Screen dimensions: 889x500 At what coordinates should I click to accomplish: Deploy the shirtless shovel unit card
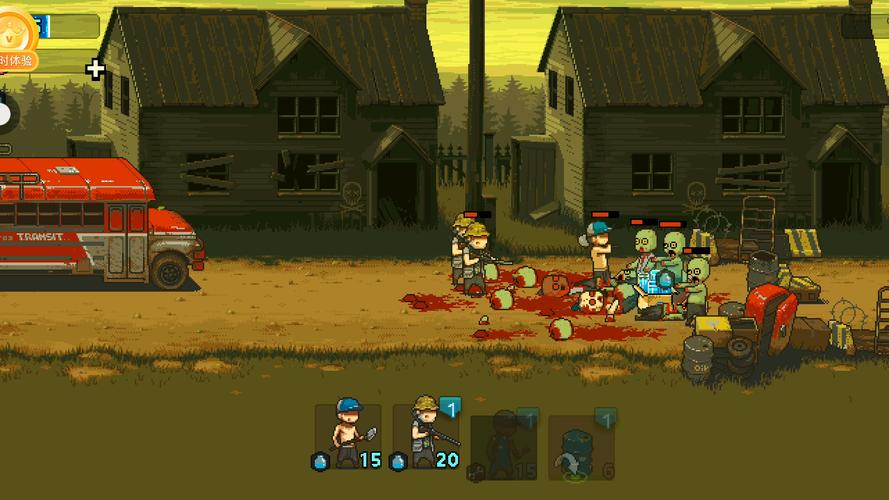click(347, 436)
